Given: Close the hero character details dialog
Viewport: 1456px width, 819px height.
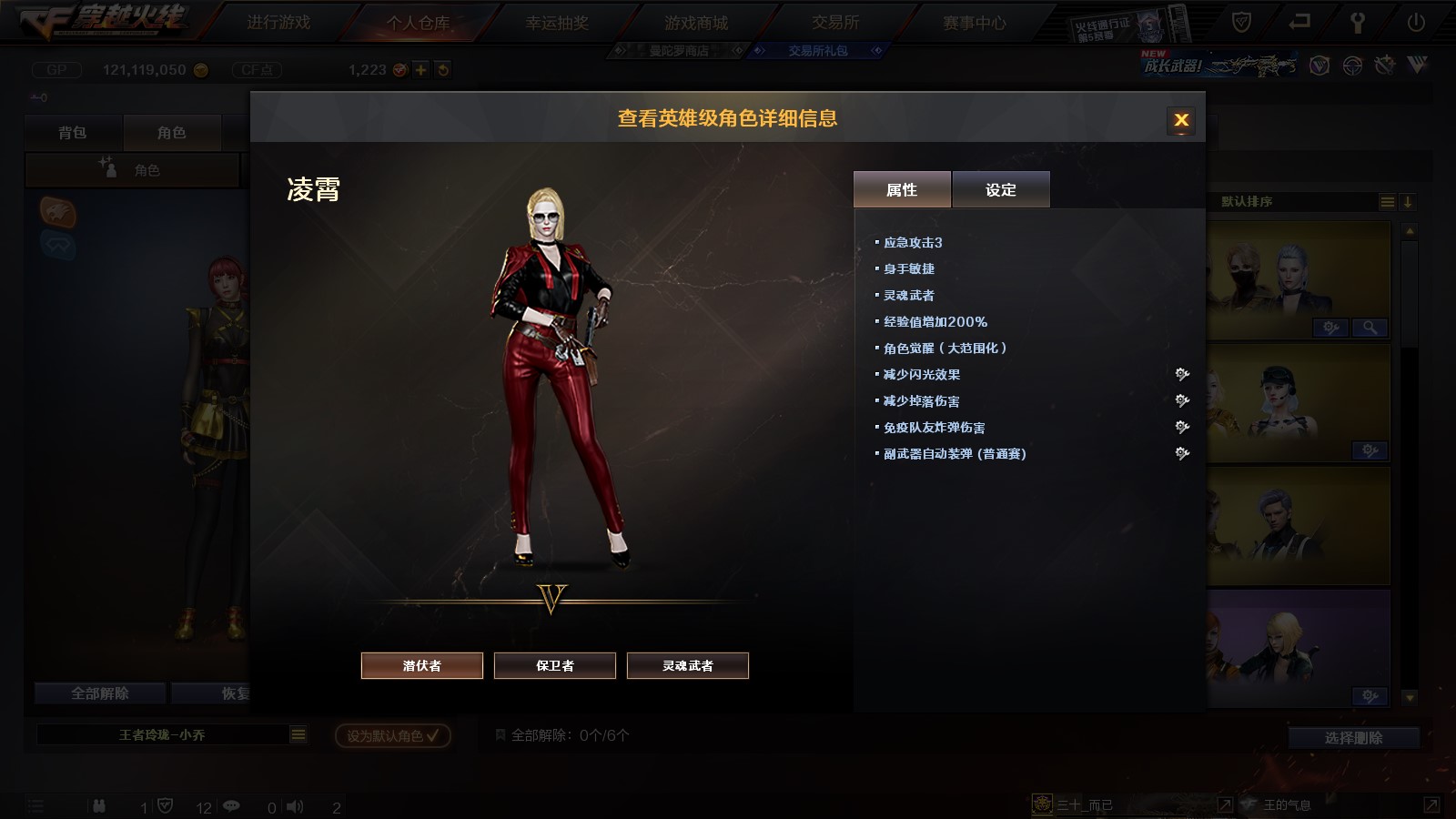Looking at the screenshot, I should (1181, 120).
